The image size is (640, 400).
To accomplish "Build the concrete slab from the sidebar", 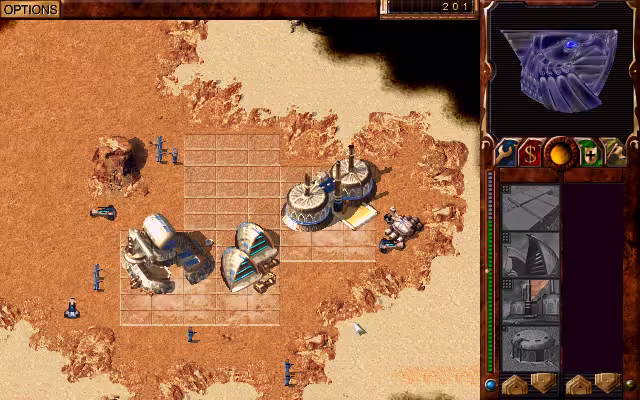I will (530, 208).
